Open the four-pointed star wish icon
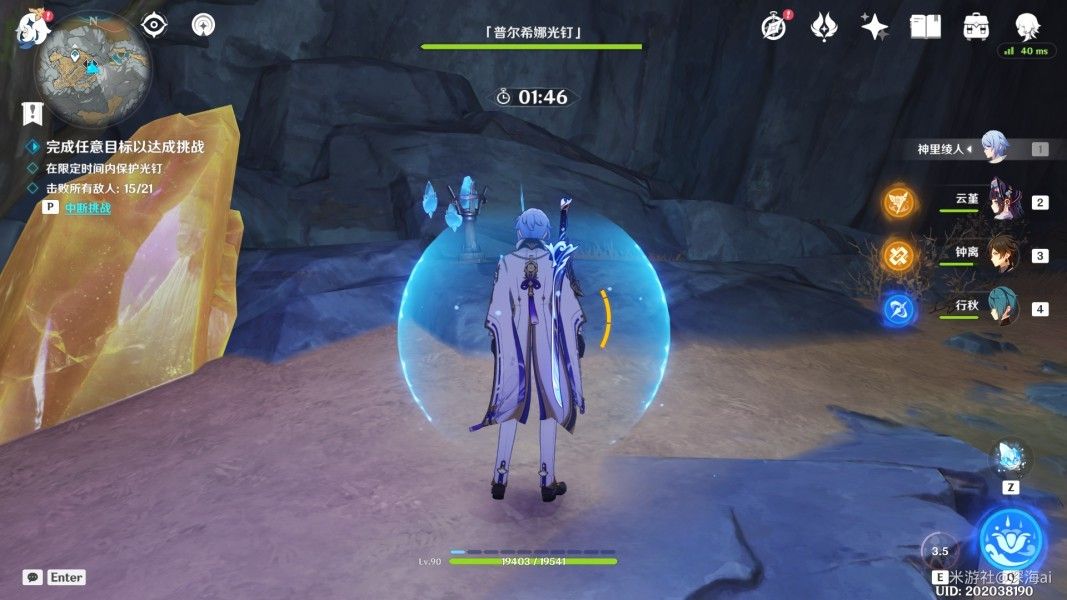1067x600 pixels. [875, 27]
